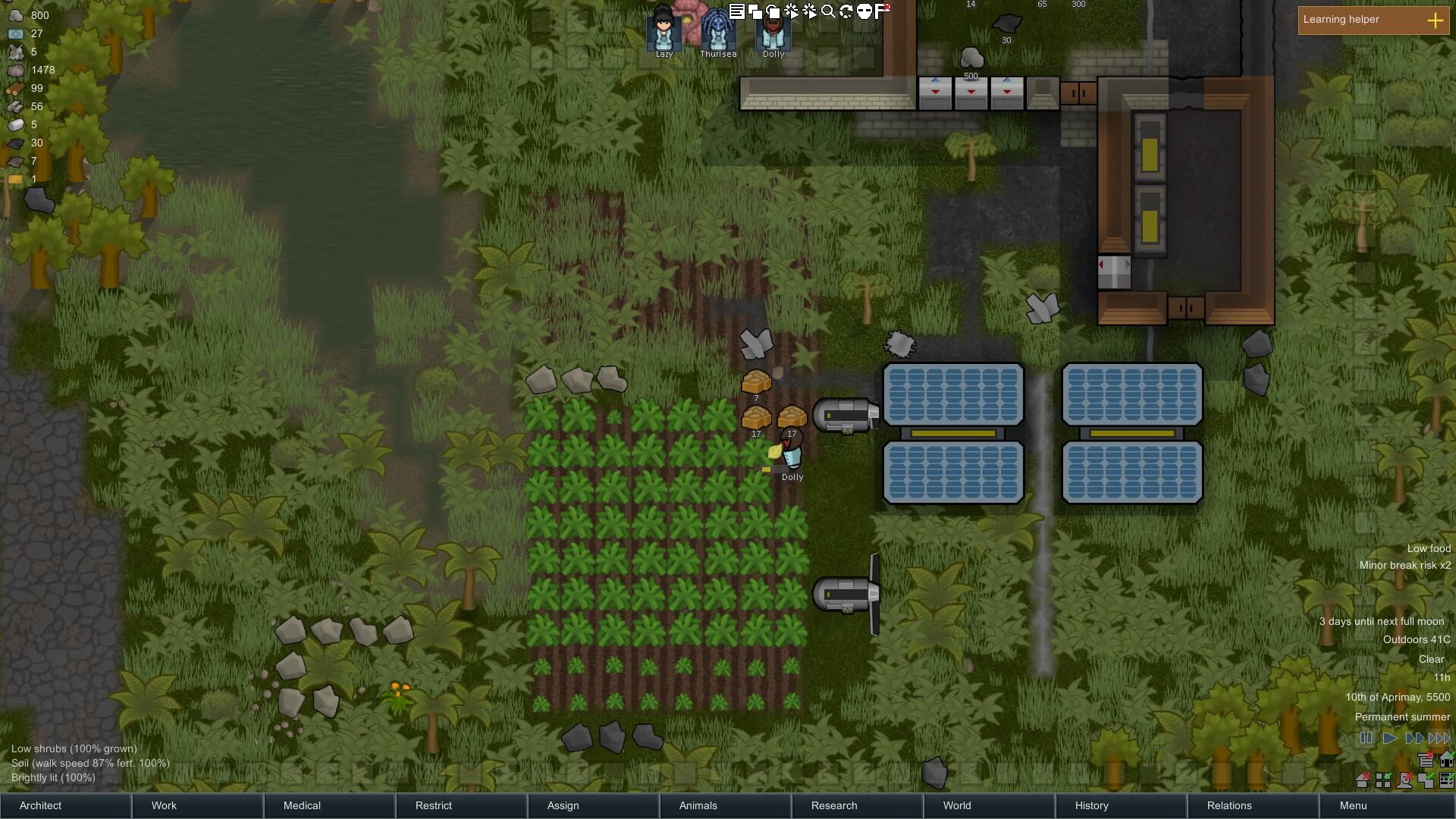Viewport: 1456px width, 819px height.
Task: Open the Restrict schedule tab
Action: pos(461,805)
